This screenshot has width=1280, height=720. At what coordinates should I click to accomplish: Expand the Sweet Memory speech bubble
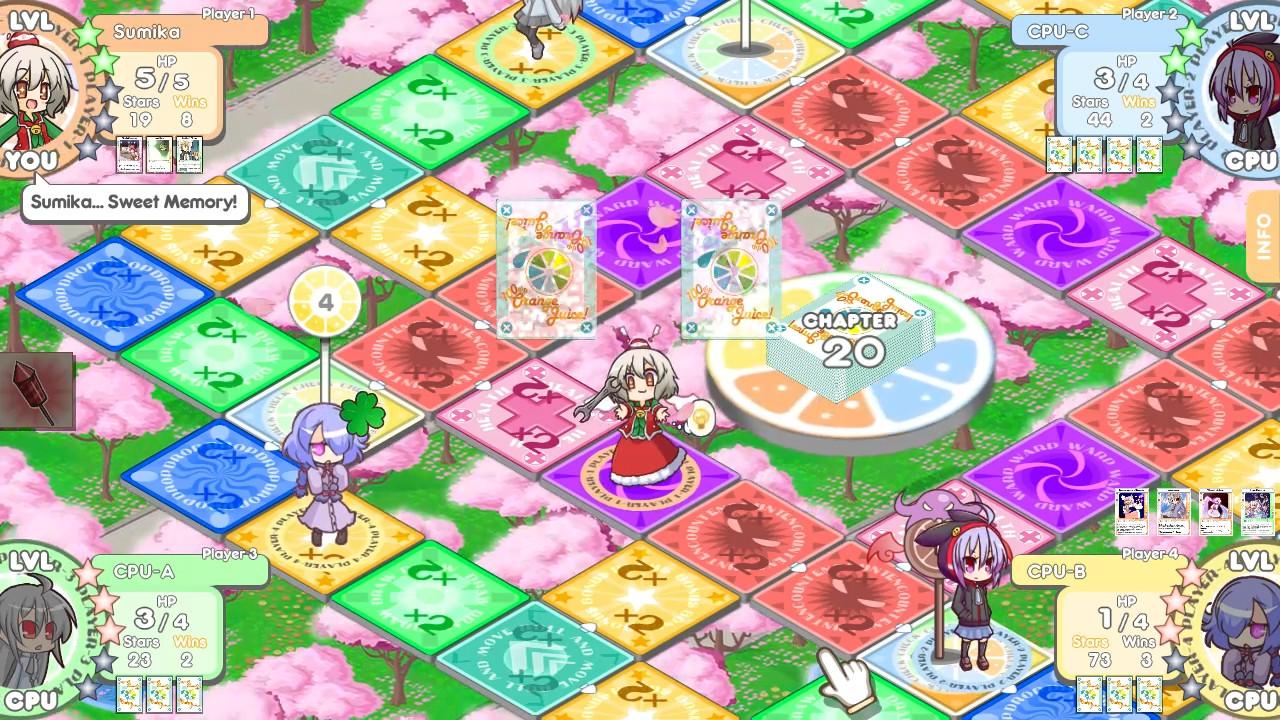pos(133,203)
